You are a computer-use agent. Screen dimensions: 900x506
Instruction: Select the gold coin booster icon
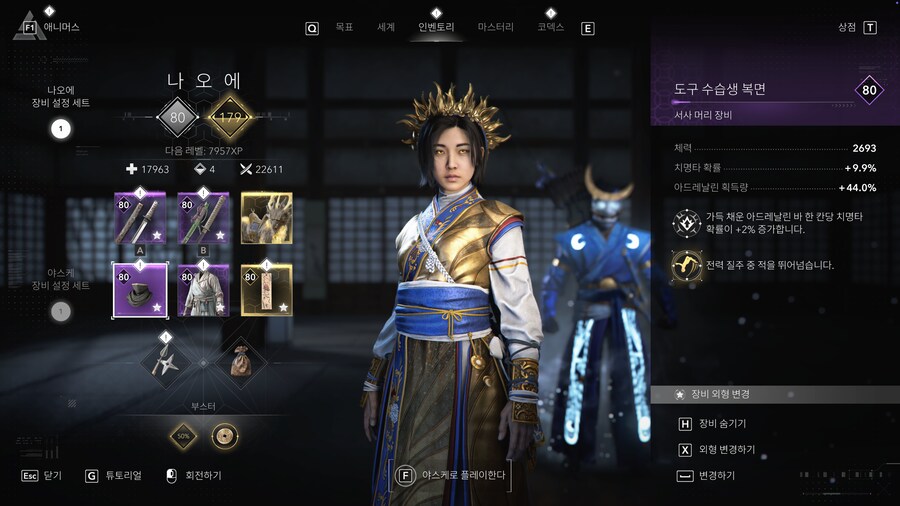point(224,436)
